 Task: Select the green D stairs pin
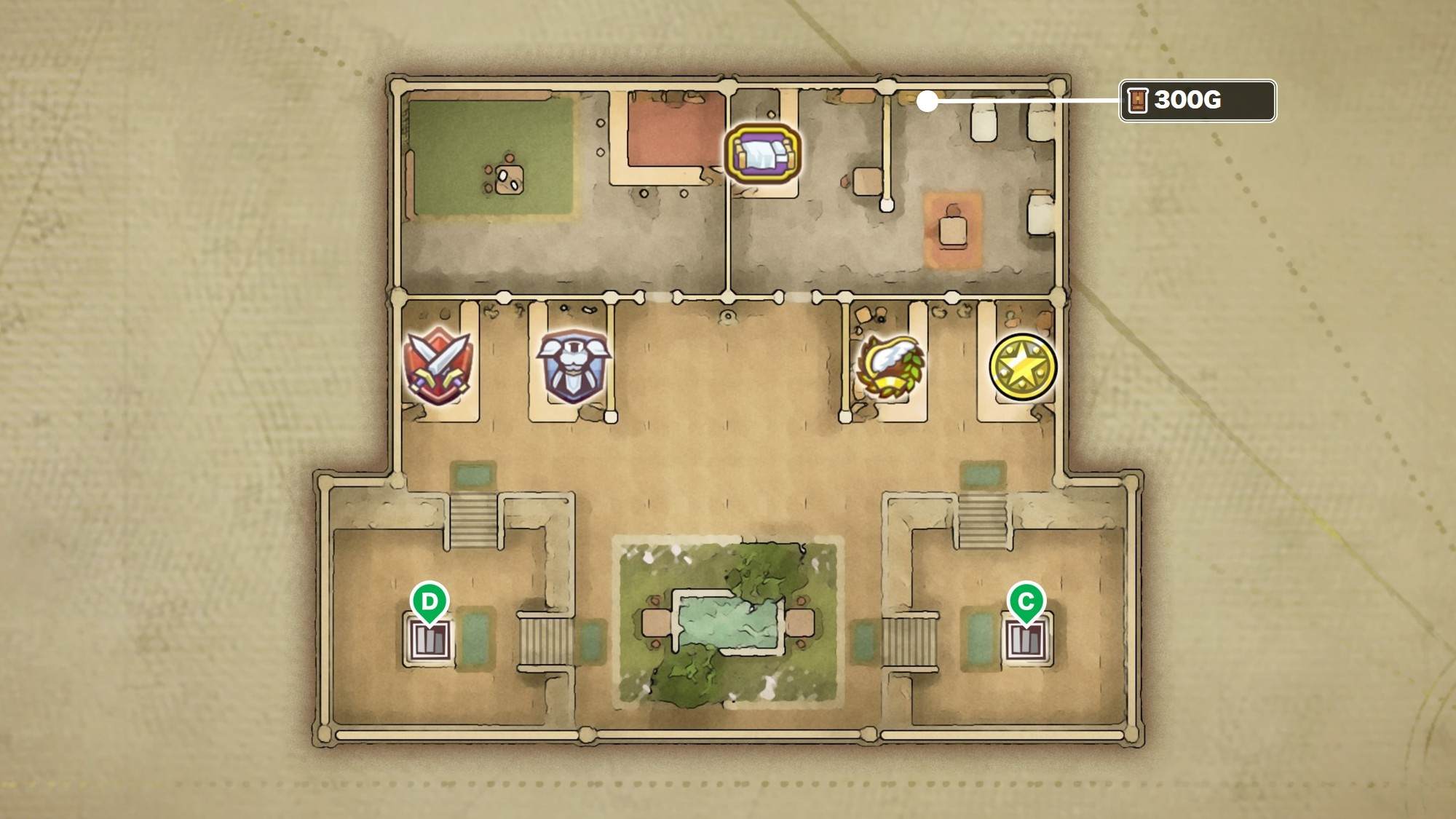click(429, 603)
